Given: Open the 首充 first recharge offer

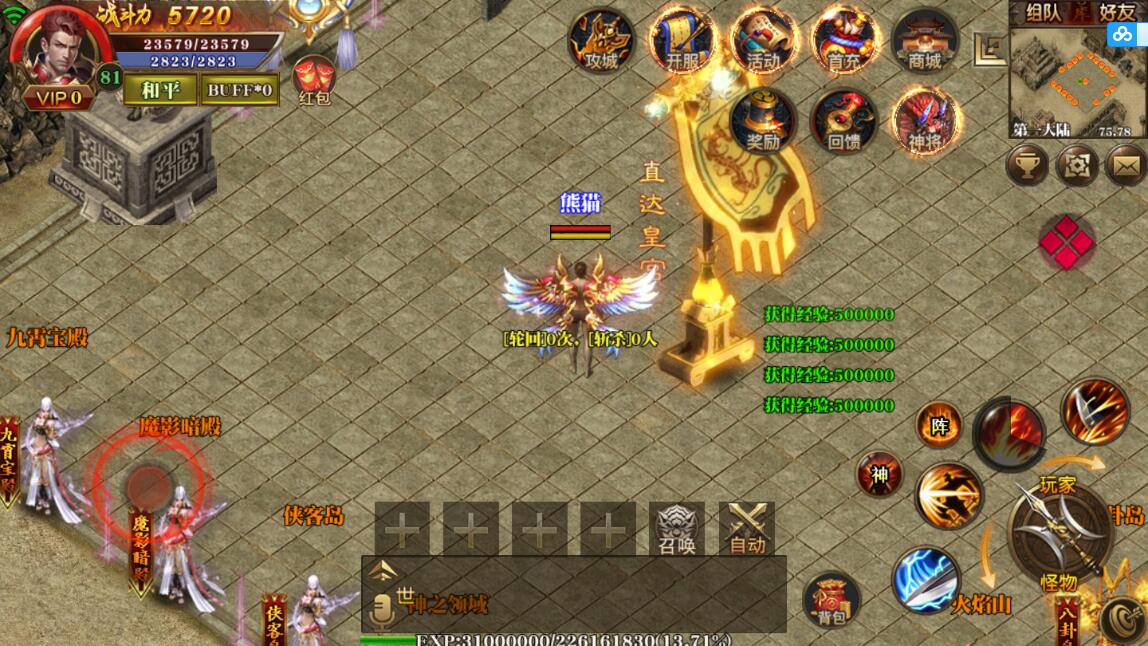Looking at the screenshot, I should (844, 42).
